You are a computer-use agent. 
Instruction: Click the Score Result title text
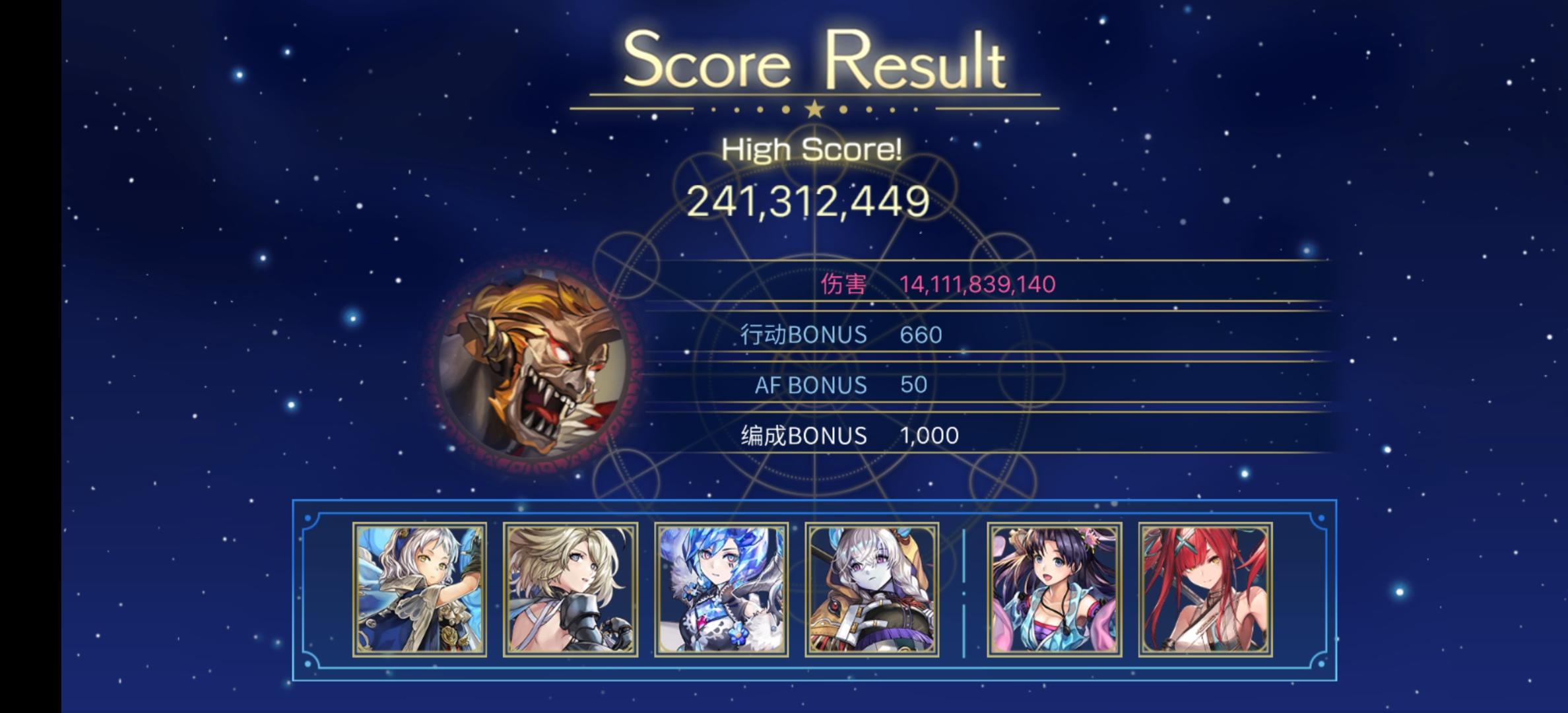click(813, 63)
